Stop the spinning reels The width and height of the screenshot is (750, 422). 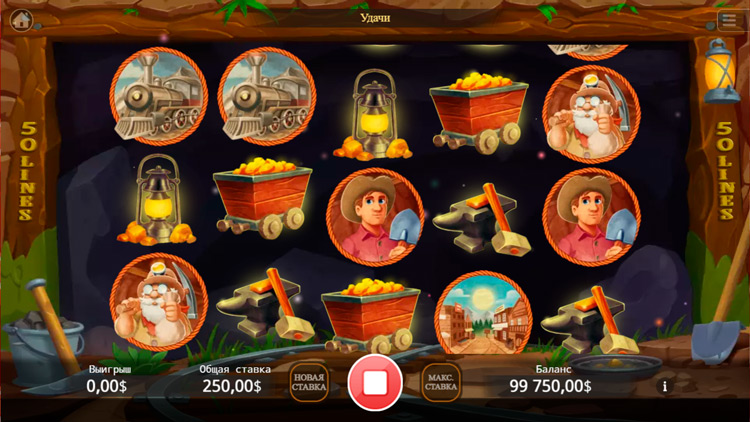coord(375,381)
